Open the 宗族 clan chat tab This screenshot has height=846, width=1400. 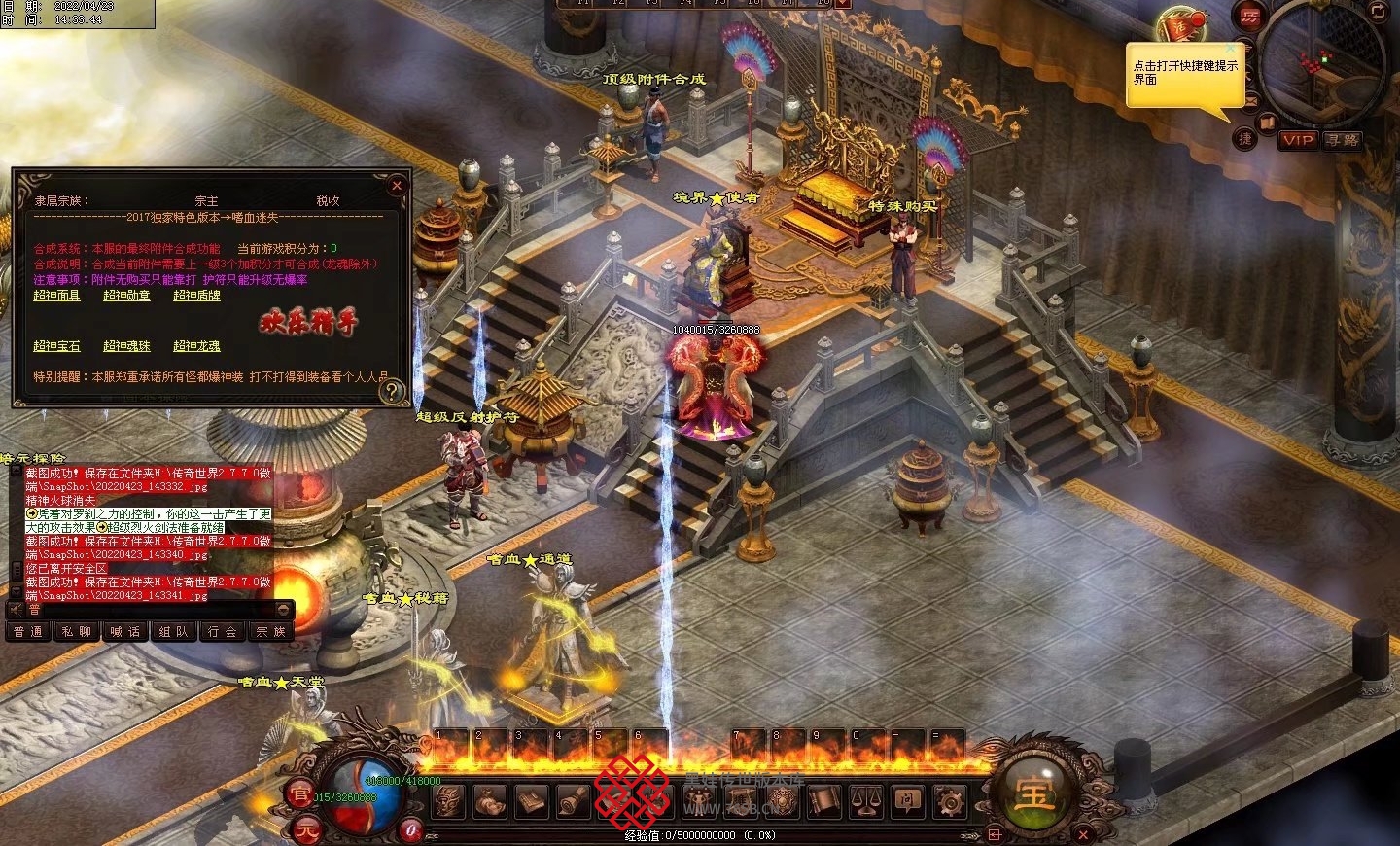[270, 632]
